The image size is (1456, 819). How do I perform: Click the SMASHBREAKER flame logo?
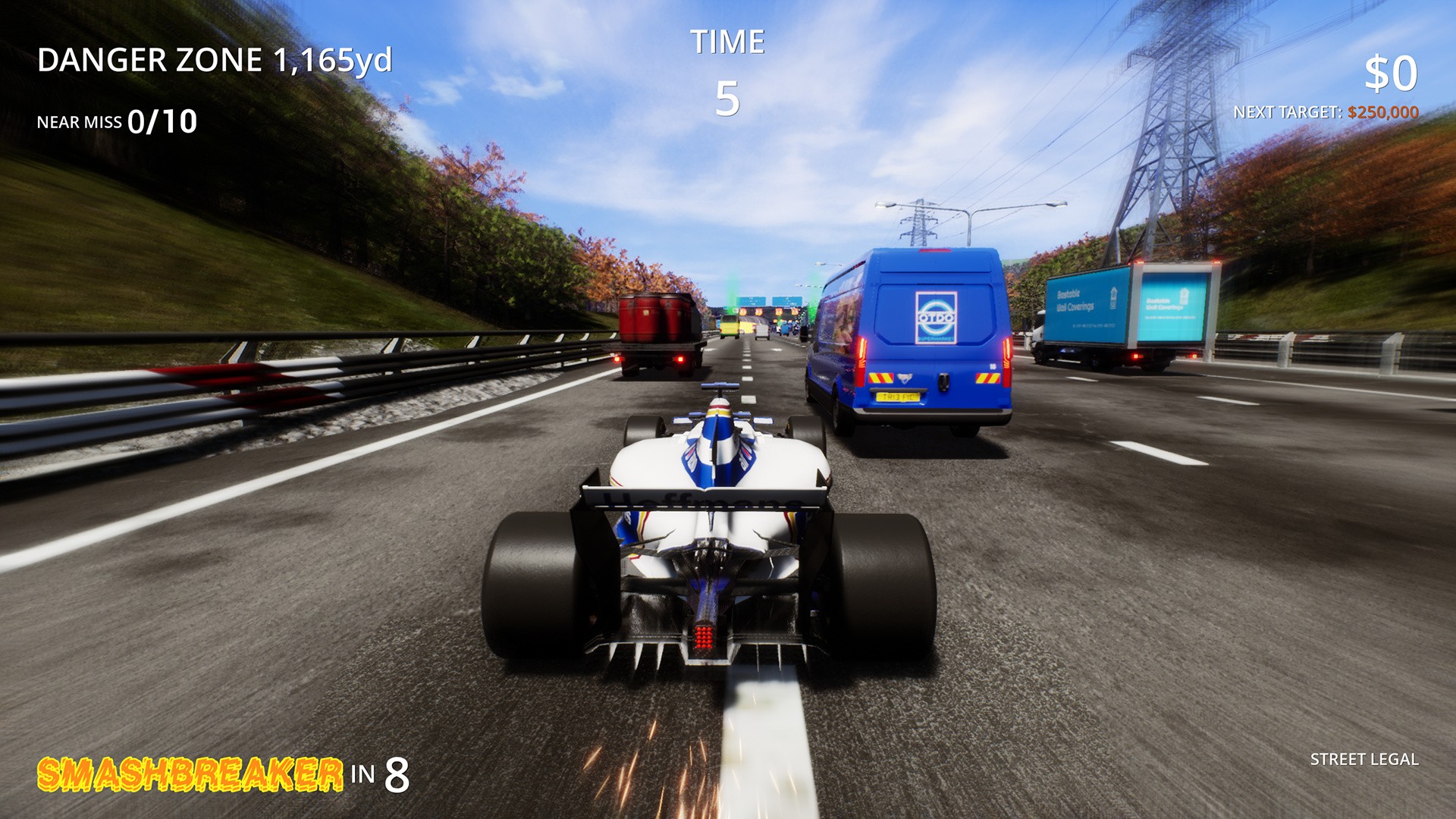coord(190,774)
